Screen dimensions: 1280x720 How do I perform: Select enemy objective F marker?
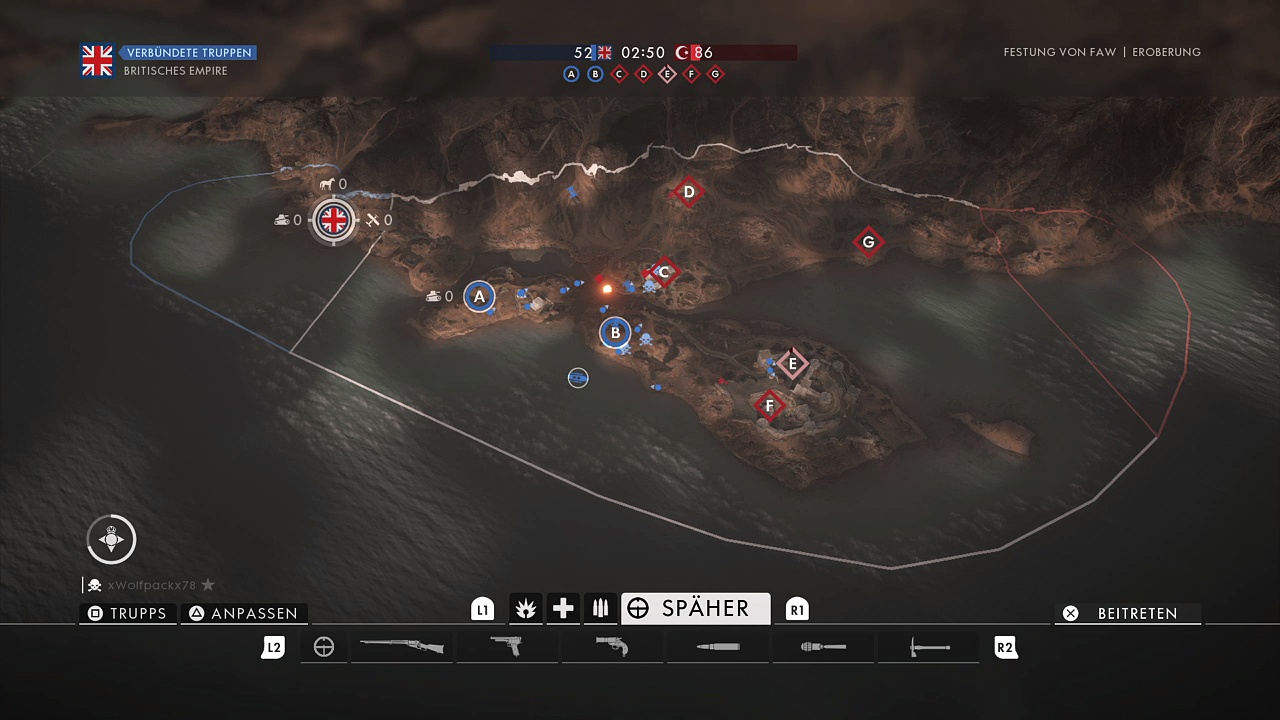769,406
